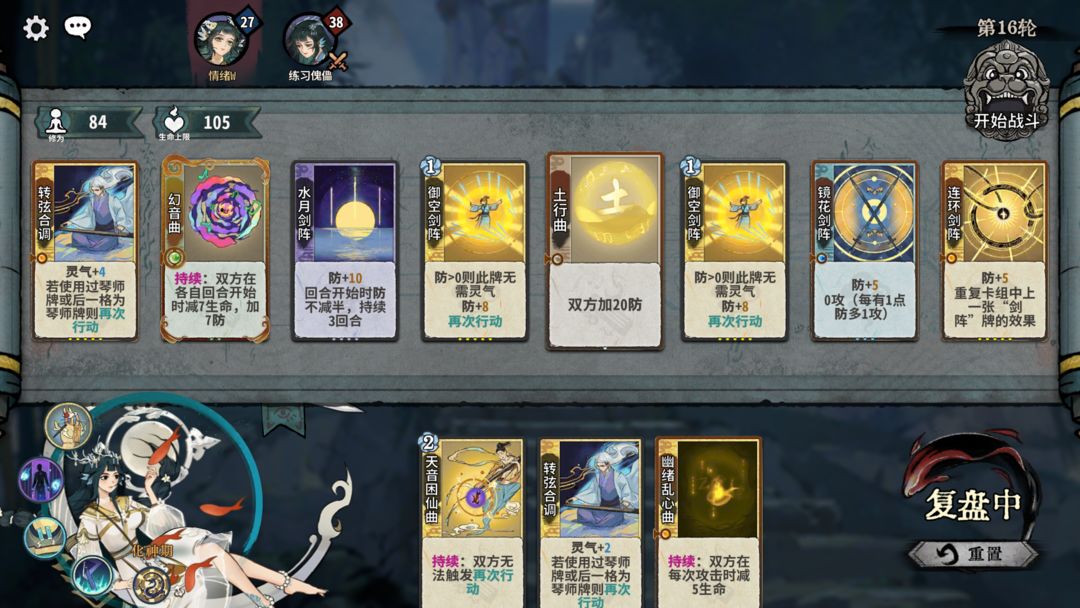Screen dimensions: 1080x608
Task: Select the 连环剑阵 card
Action: pos(995,251)
